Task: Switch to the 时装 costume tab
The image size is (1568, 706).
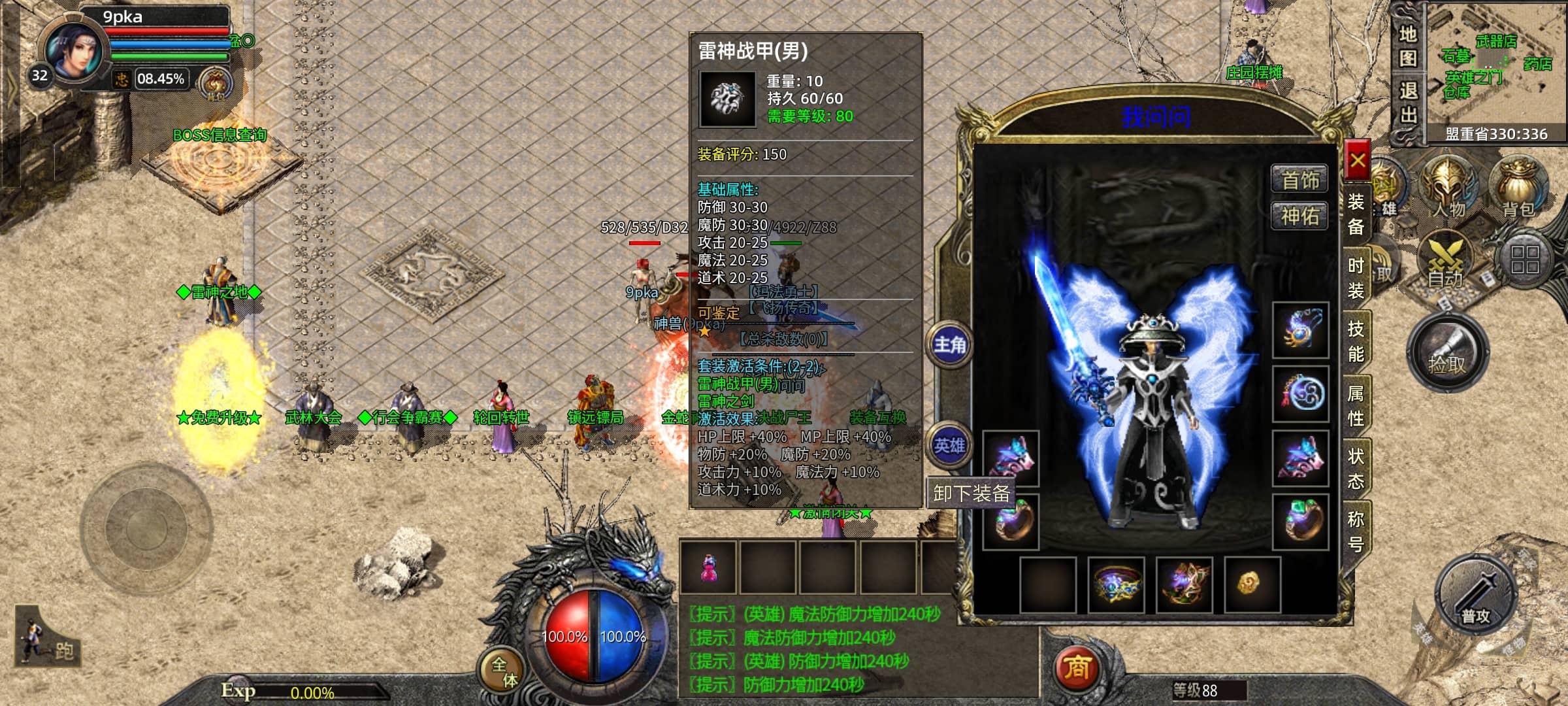Action: pos(1356,278)
